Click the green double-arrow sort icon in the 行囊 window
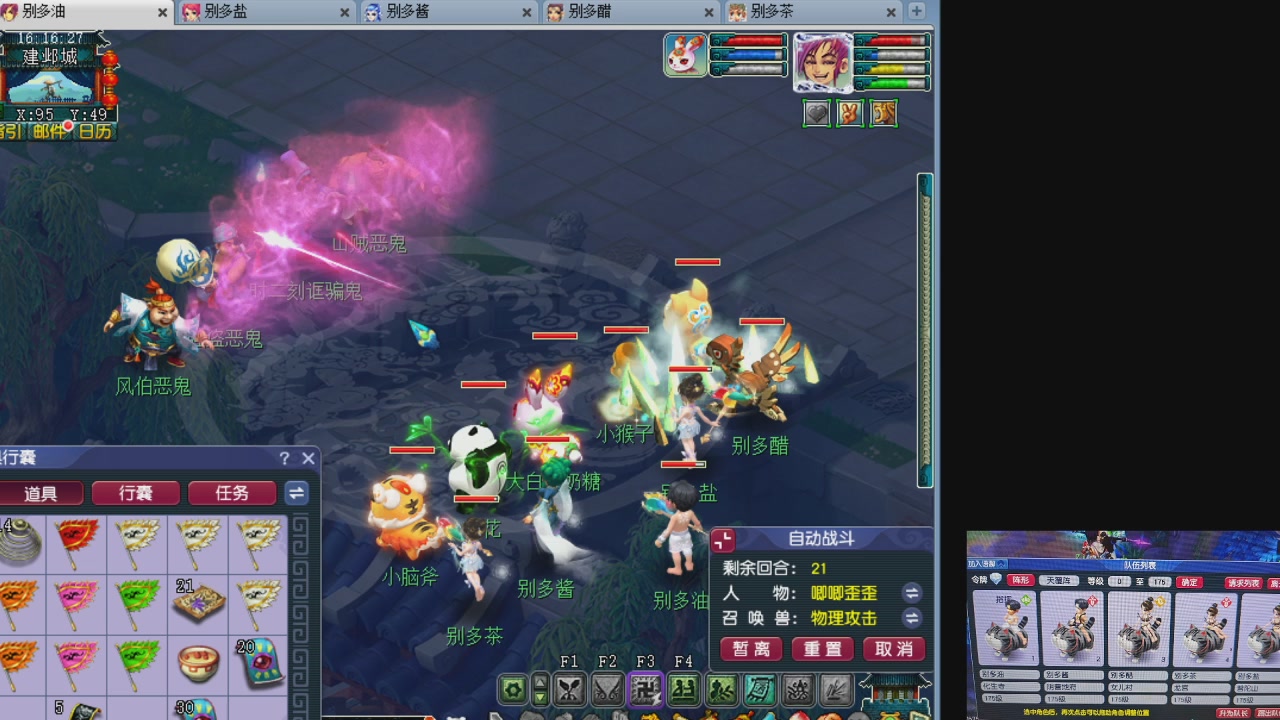1280x720 pixels. pyautogui.click(x=296, y=493)
